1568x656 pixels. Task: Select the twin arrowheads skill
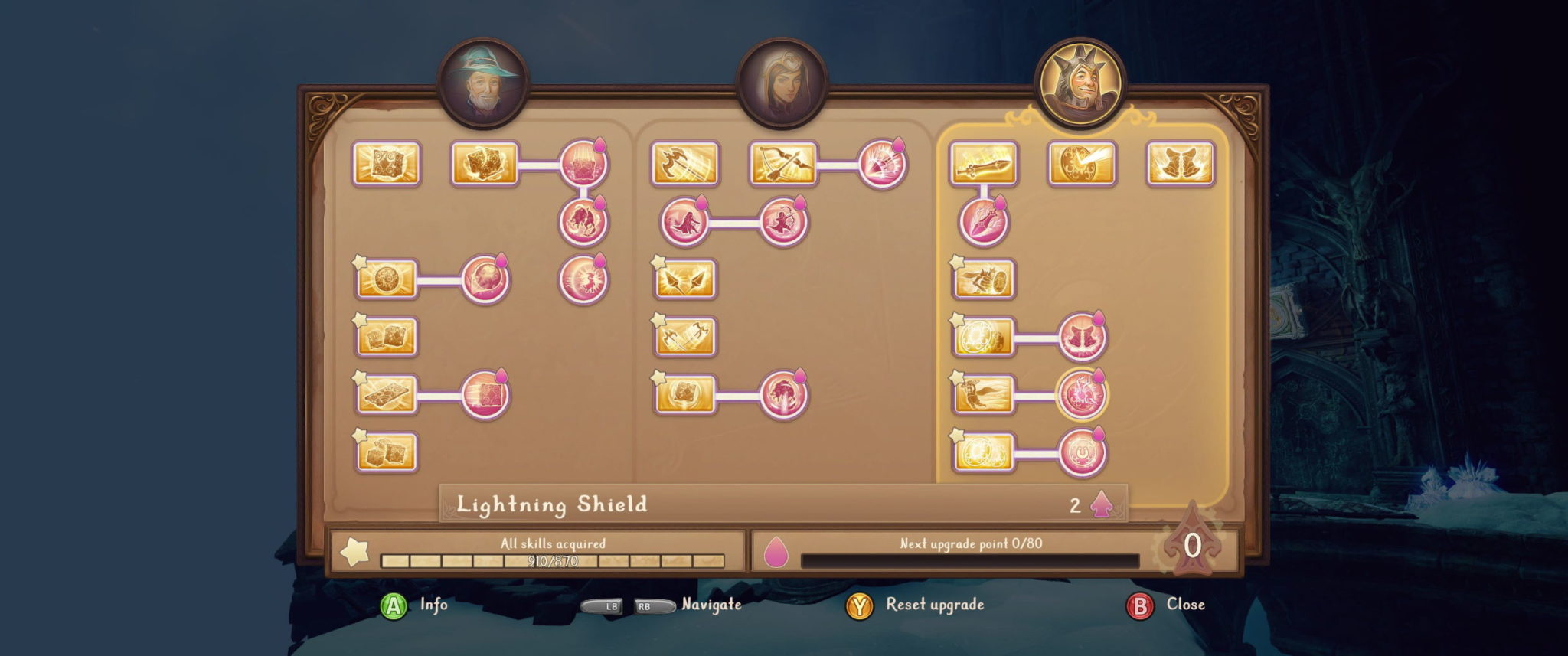[684, 279]
